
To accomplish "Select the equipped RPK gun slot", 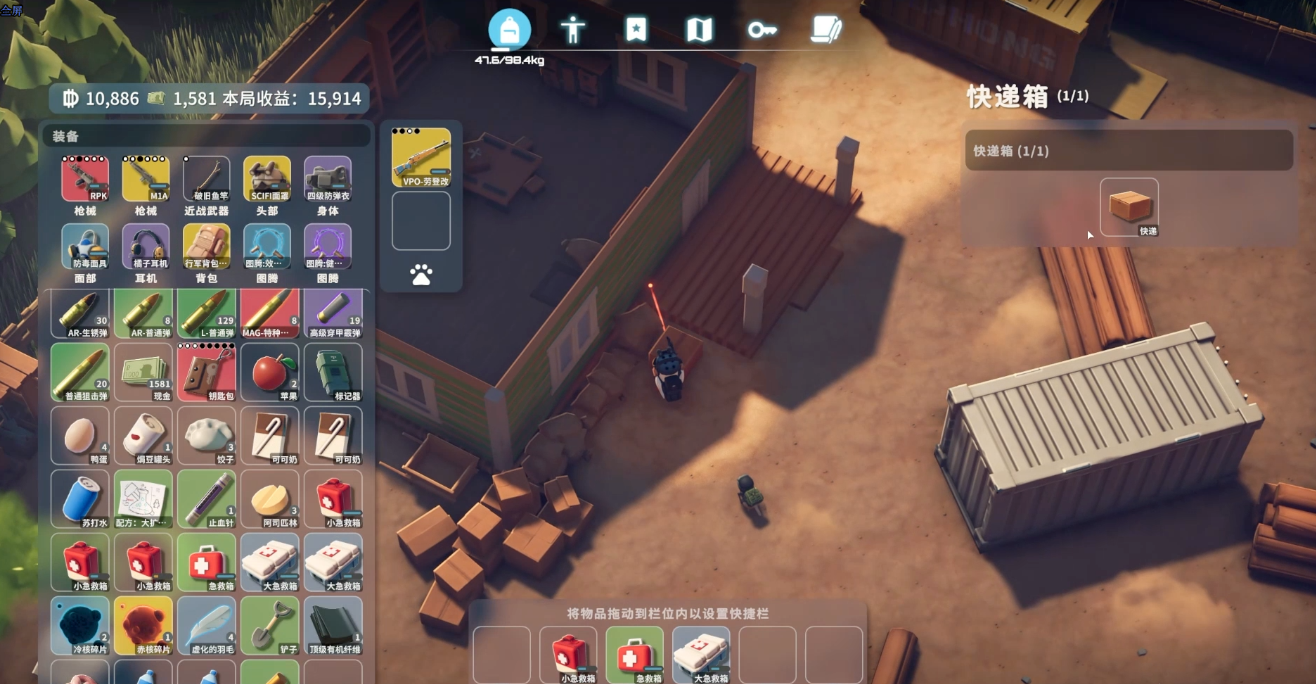I will pyautogui.click(x=85, y=180).
